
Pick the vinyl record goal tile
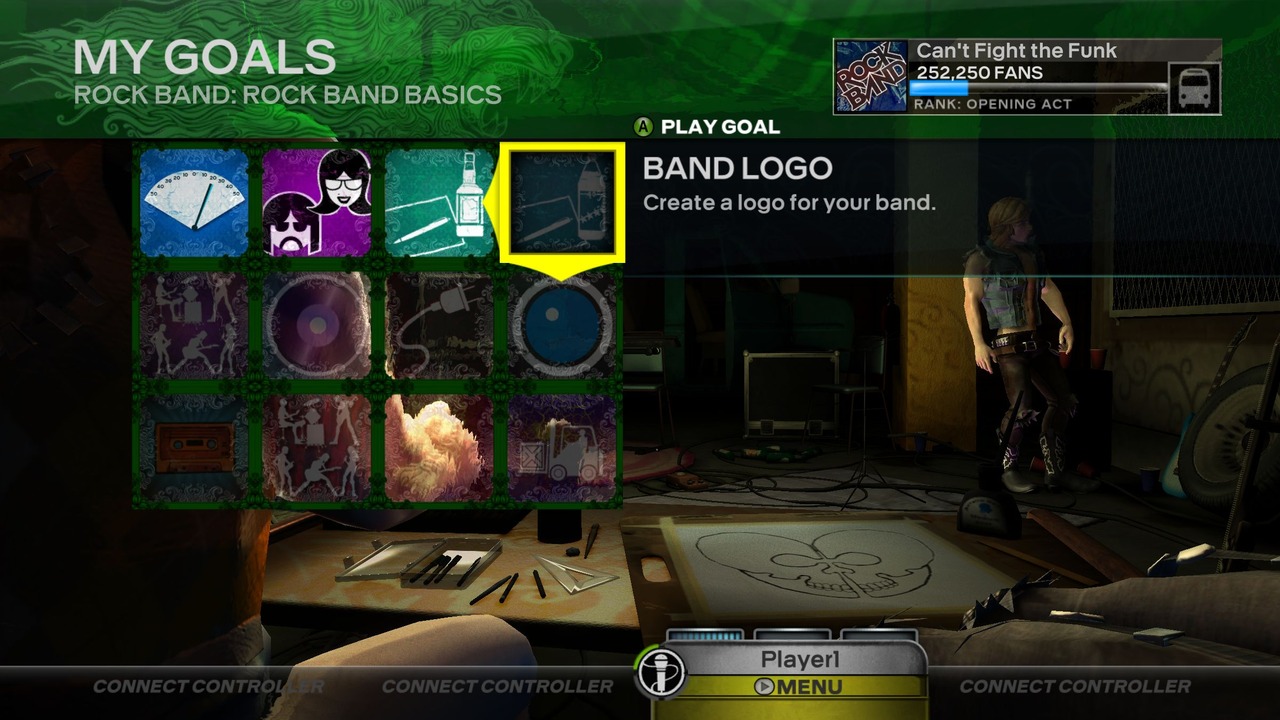[316, 325]
